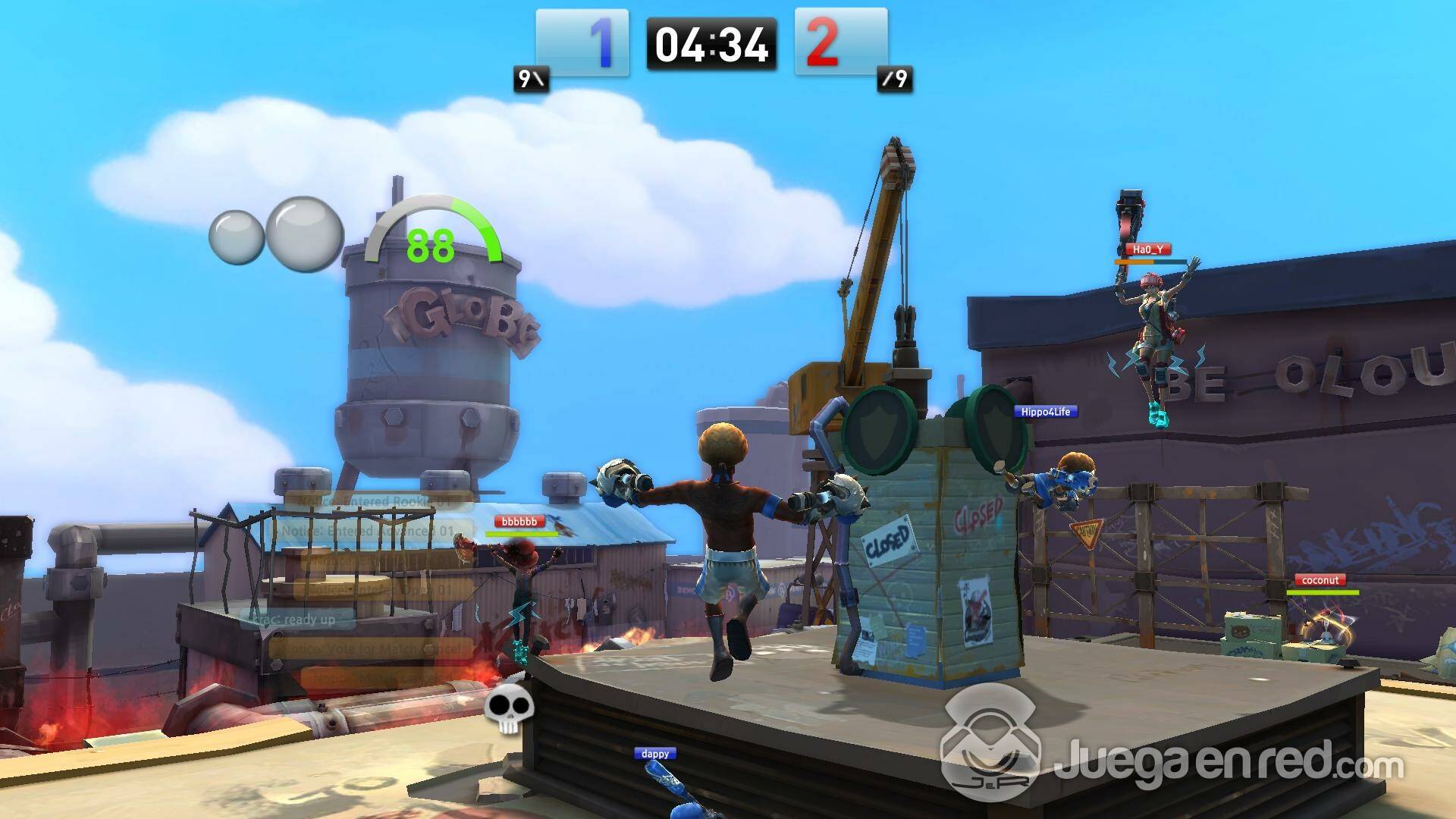
Task: Click the bbbbbb enemy name tag
Action: [520, 522]
